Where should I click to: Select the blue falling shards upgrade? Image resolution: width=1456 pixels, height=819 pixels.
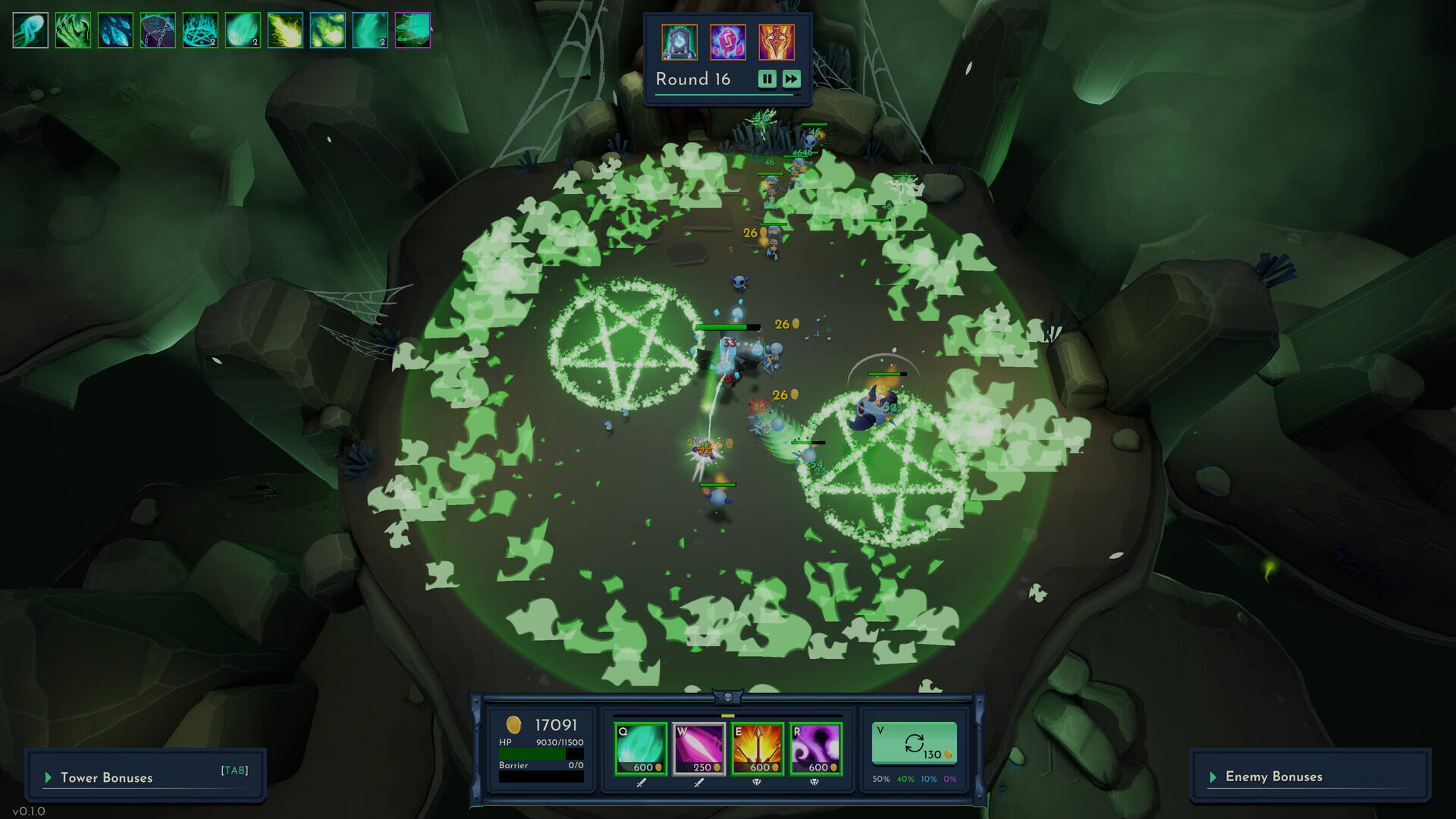coord(115,30)
